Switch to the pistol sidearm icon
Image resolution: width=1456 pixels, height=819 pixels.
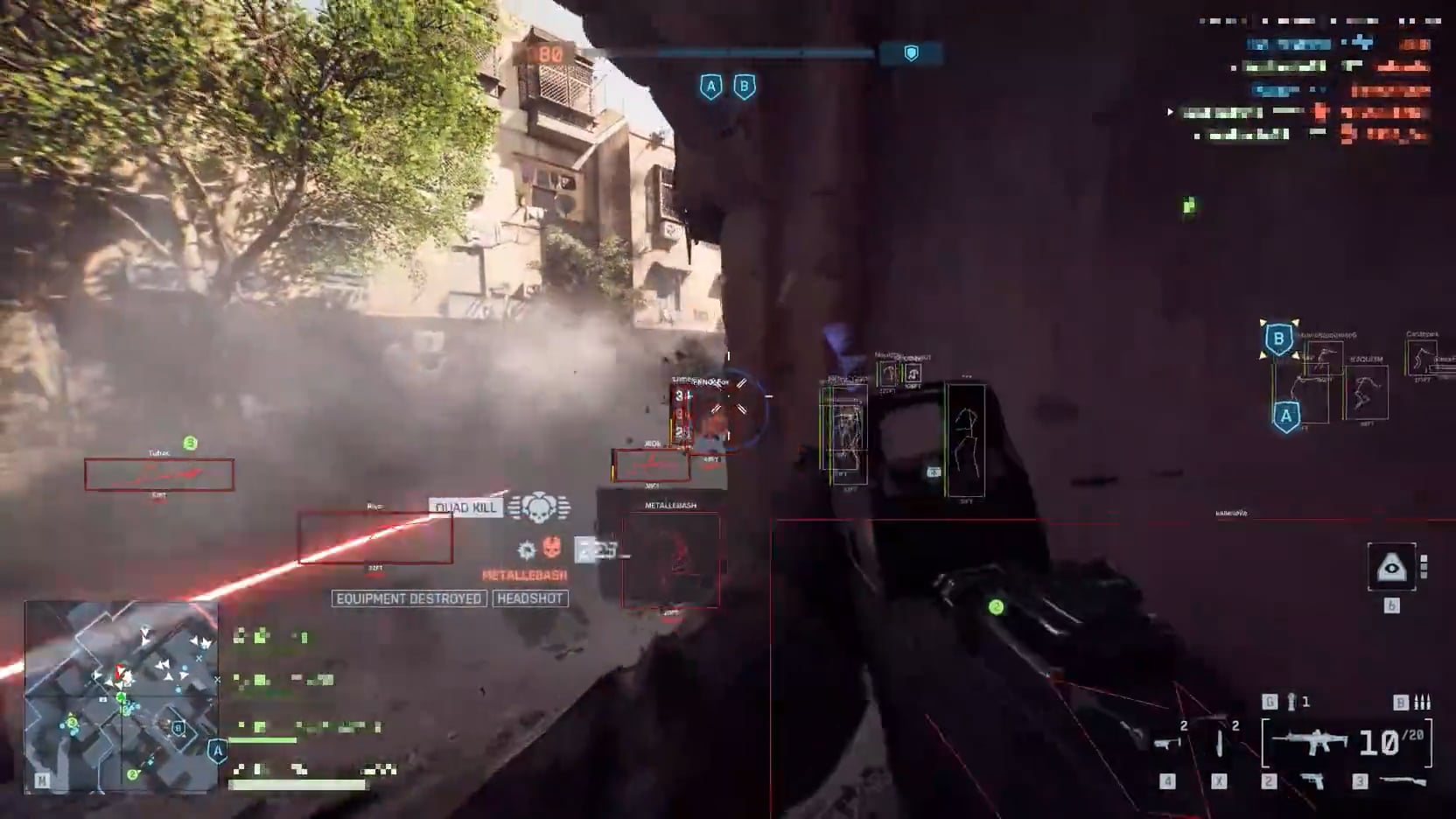[1311, 780]
